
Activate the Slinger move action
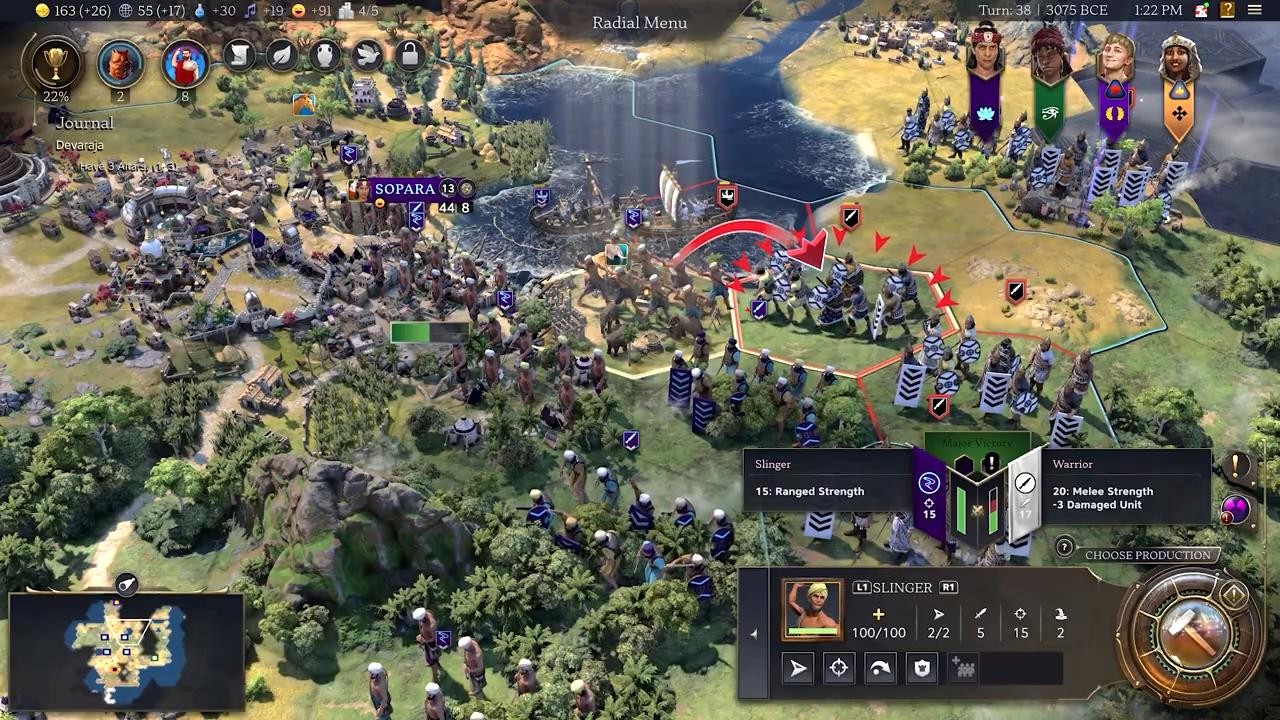(798, 668)
